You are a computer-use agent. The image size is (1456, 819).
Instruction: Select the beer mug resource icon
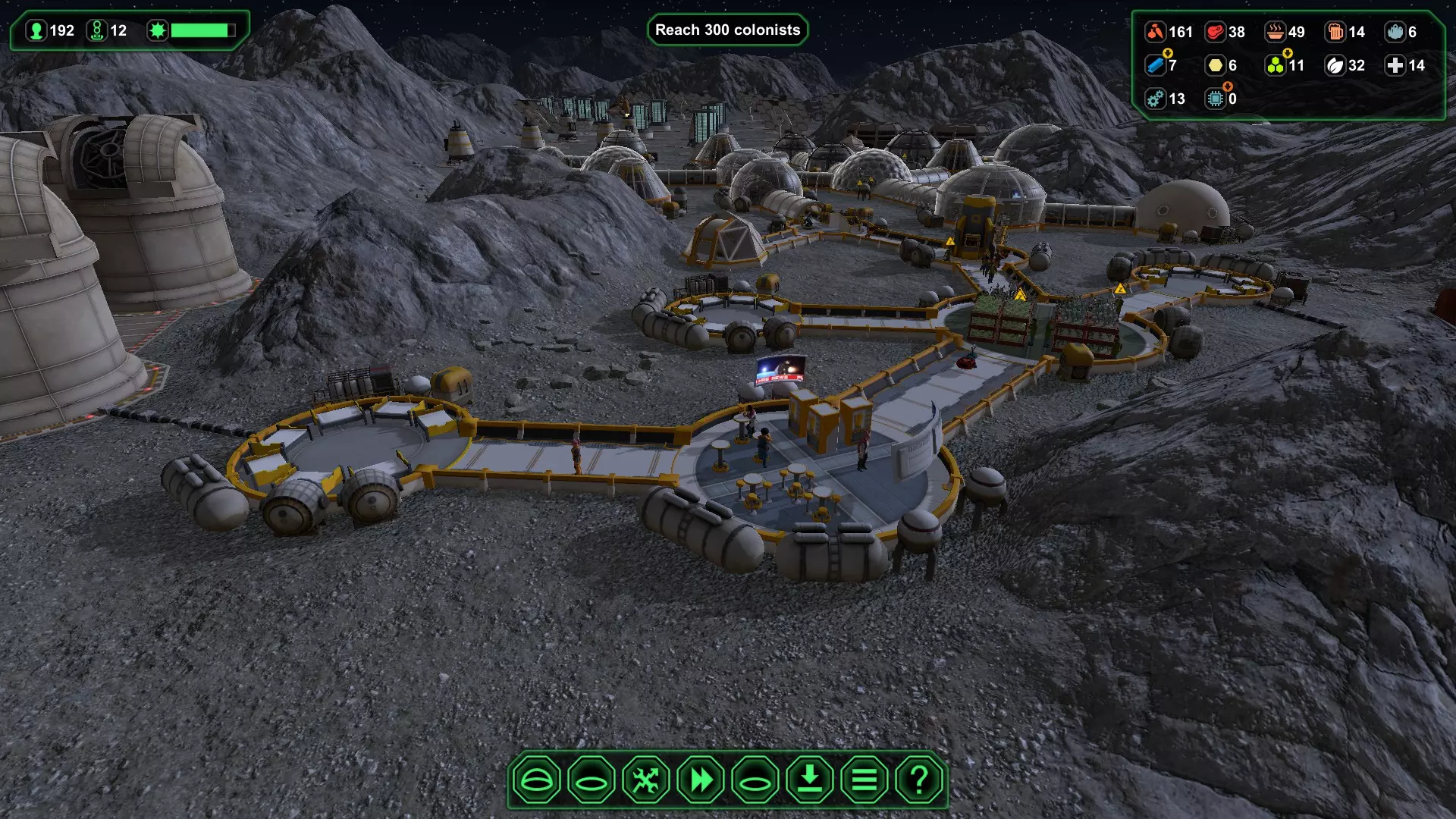pyautogui.click(x=1335, y=32)
